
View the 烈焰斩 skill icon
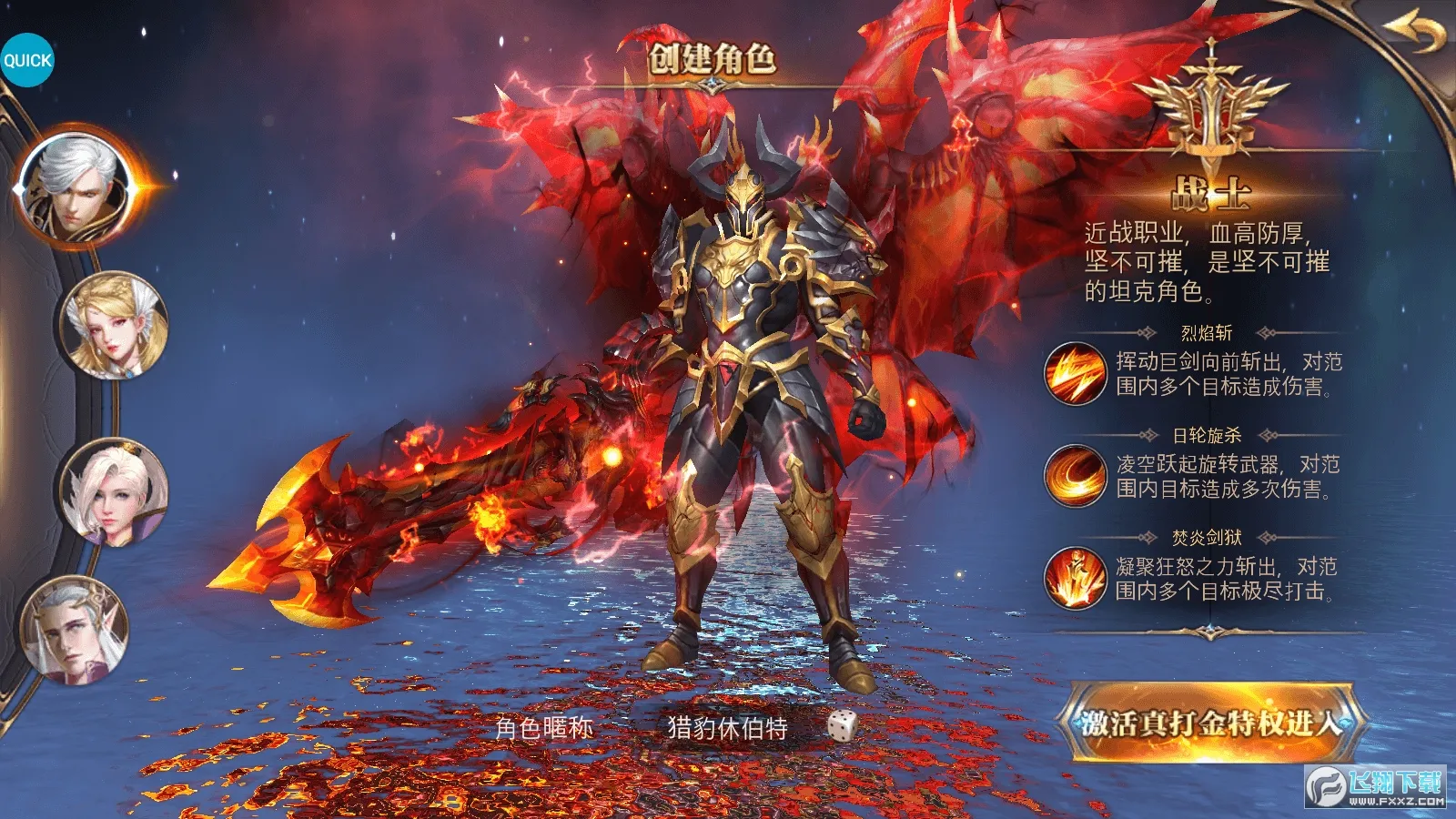coord(1075,374)
